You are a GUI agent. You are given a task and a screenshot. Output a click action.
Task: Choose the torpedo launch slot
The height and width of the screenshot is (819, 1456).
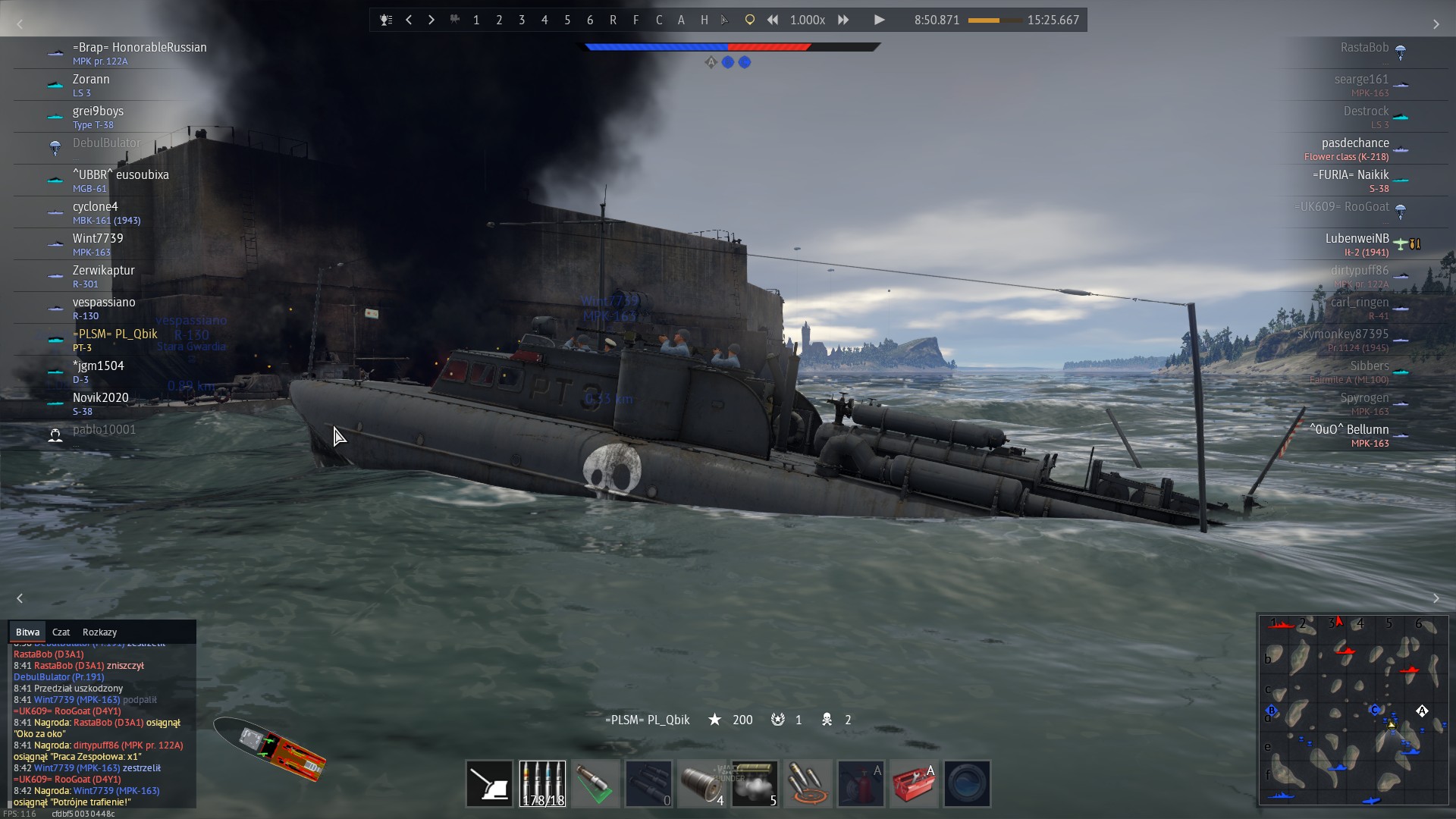click(648, 783)
